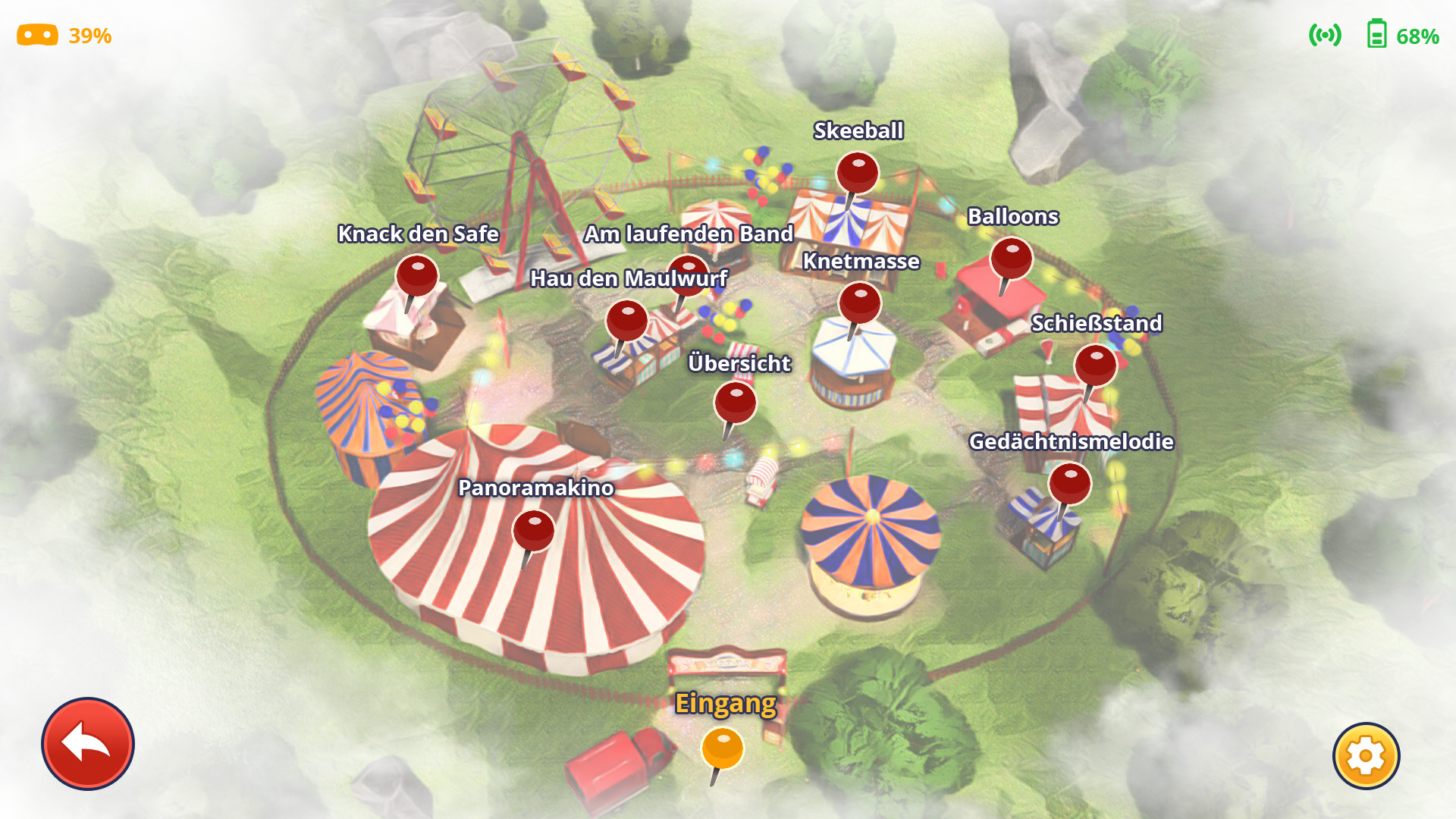
Task: Go to the Übersicht pin
Action: click(735, 403)
